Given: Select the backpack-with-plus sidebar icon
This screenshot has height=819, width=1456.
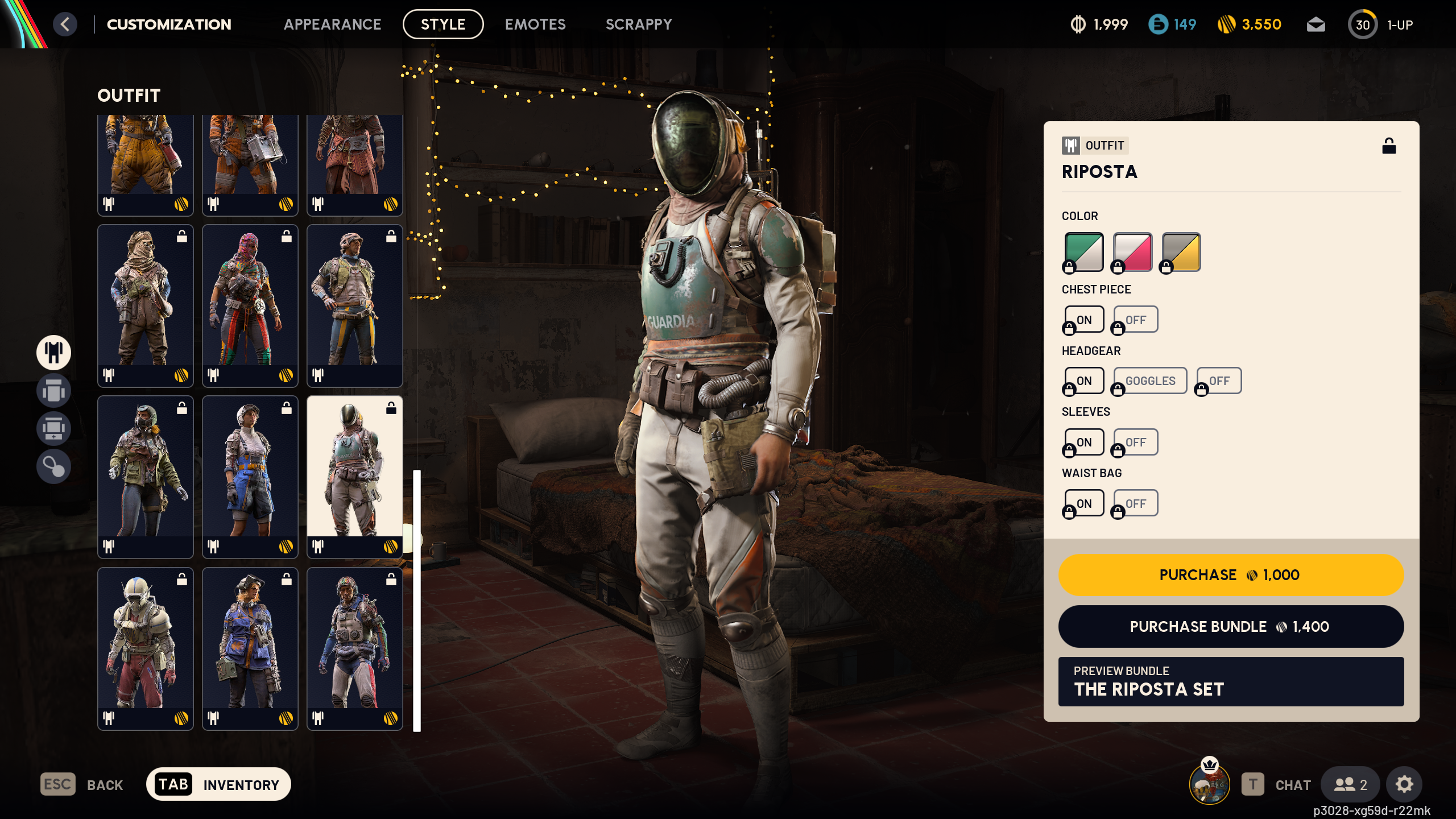Looking at the screenshot, I should coord(53,428).
